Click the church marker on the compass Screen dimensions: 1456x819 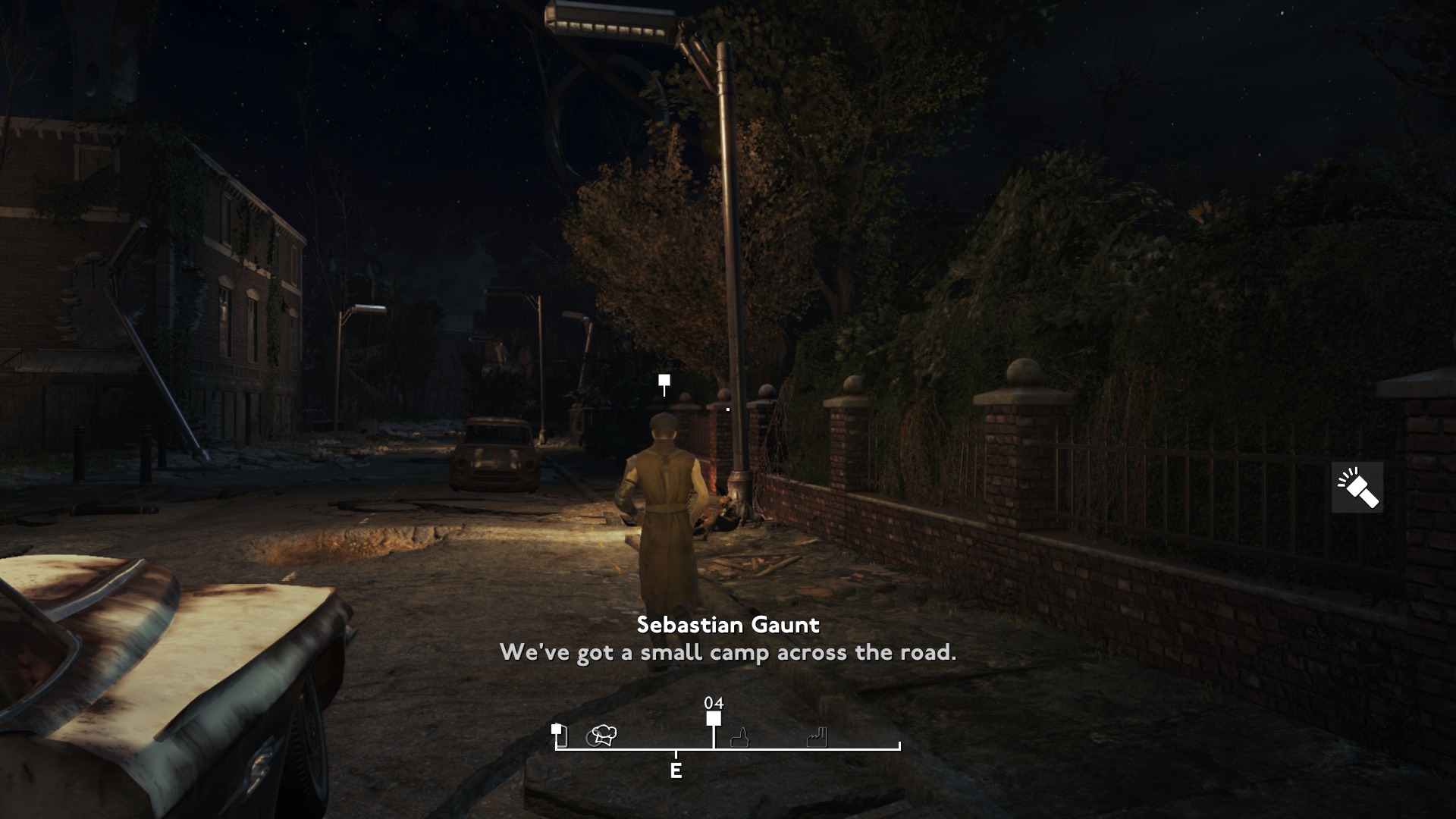point(739,737)
